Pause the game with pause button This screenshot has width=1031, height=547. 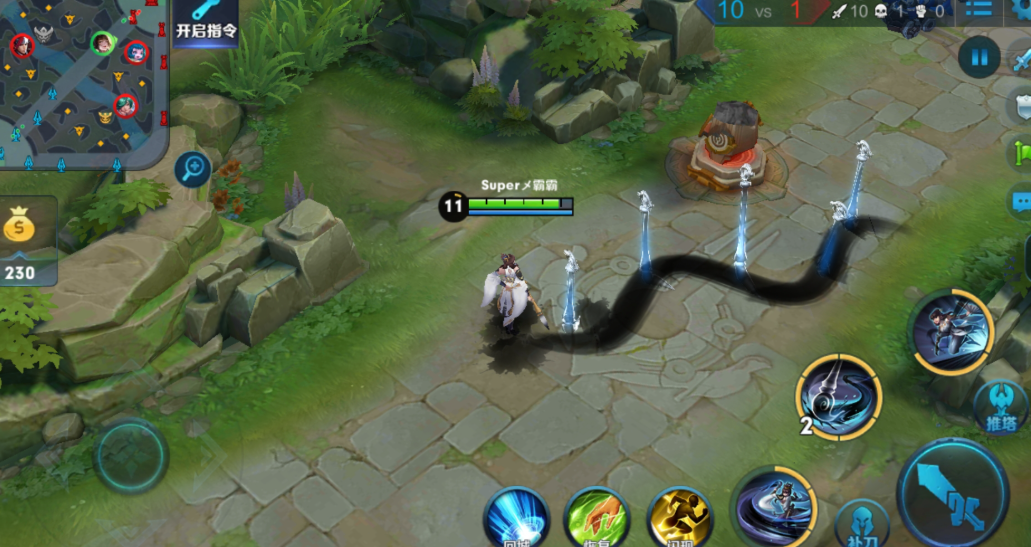point(979,57)
